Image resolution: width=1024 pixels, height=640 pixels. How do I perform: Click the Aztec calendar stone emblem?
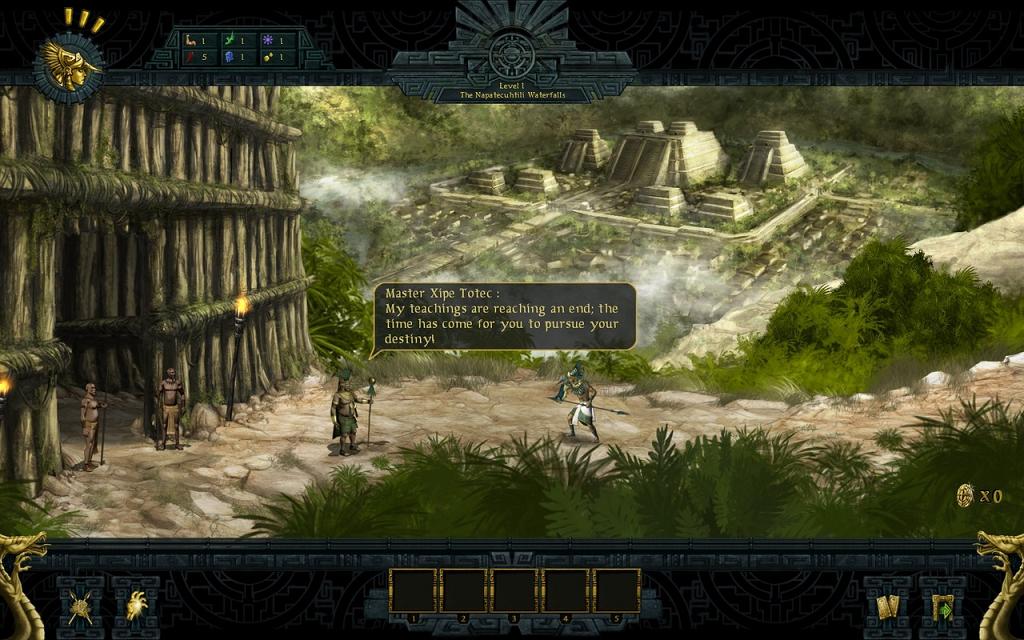coord(511,52)
